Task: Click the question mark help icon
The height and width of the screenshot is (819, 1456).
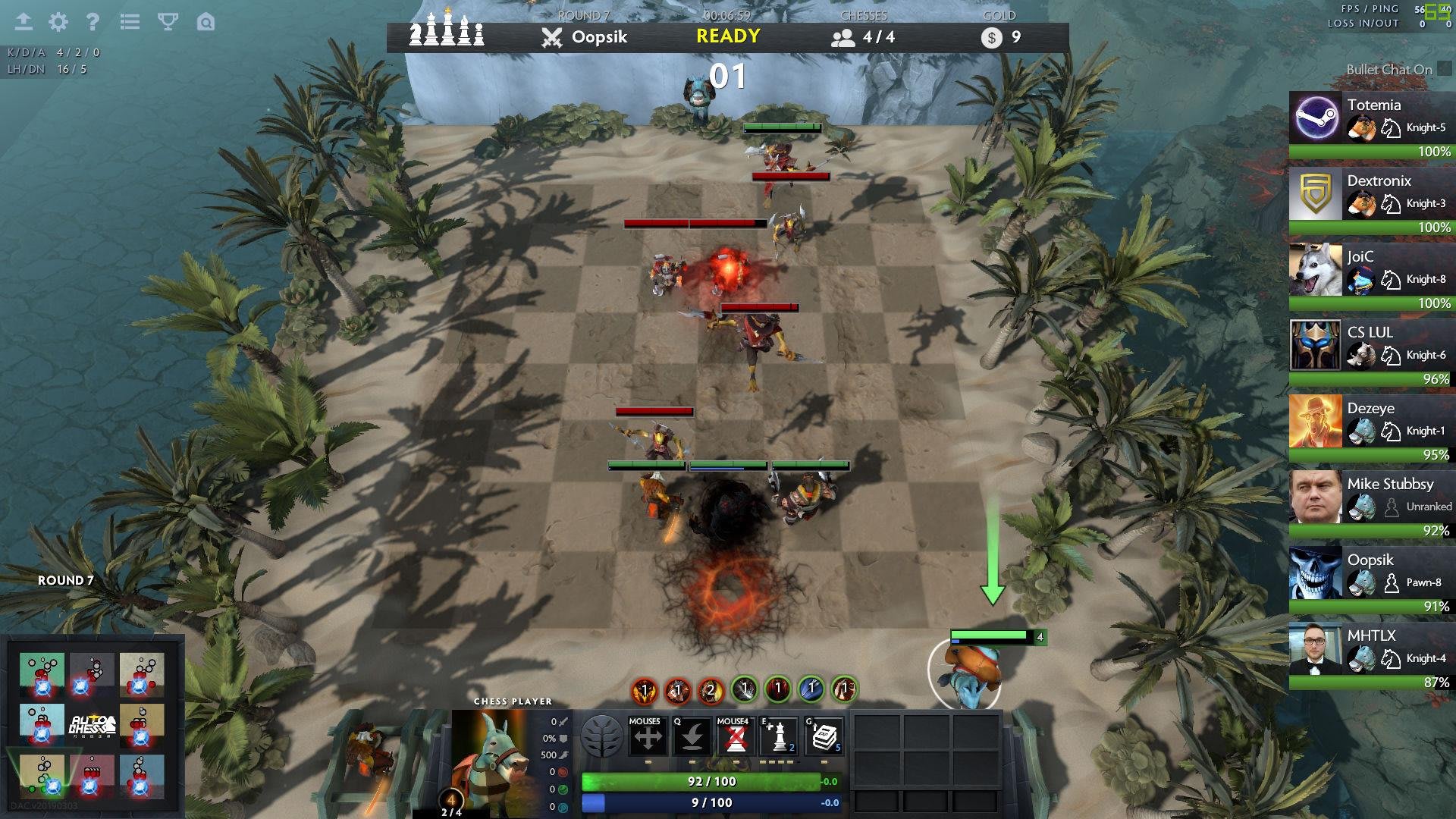Action: (x=93, y=22)
